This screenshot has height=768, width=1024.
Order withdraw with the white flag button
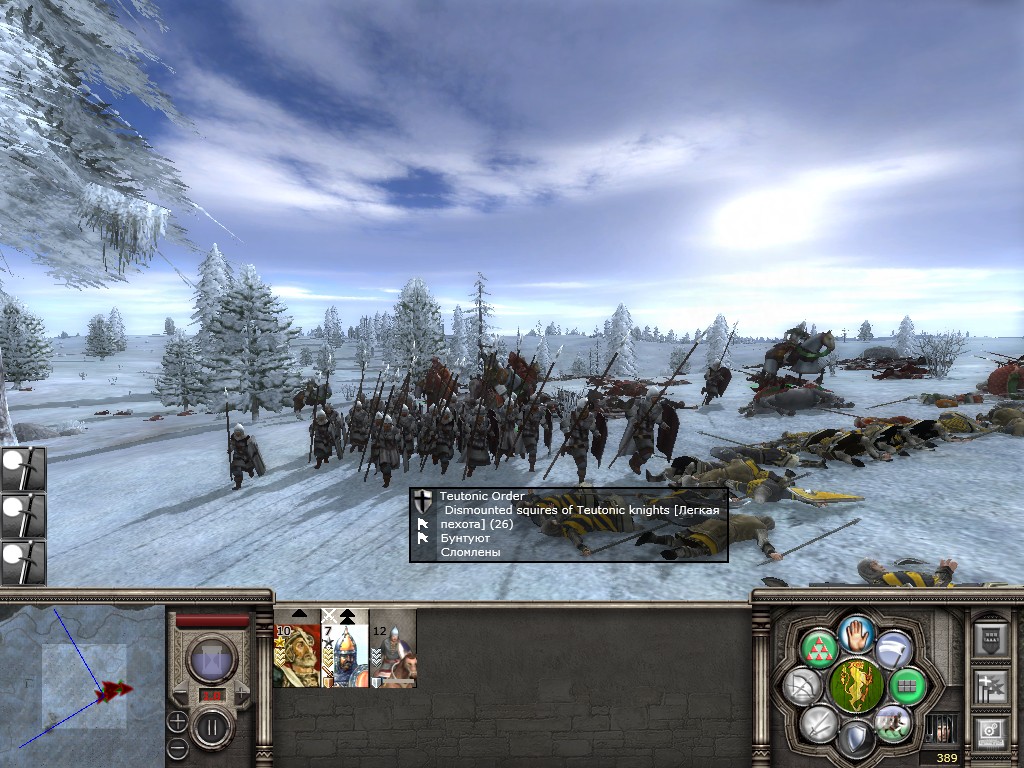pos(894,649)
